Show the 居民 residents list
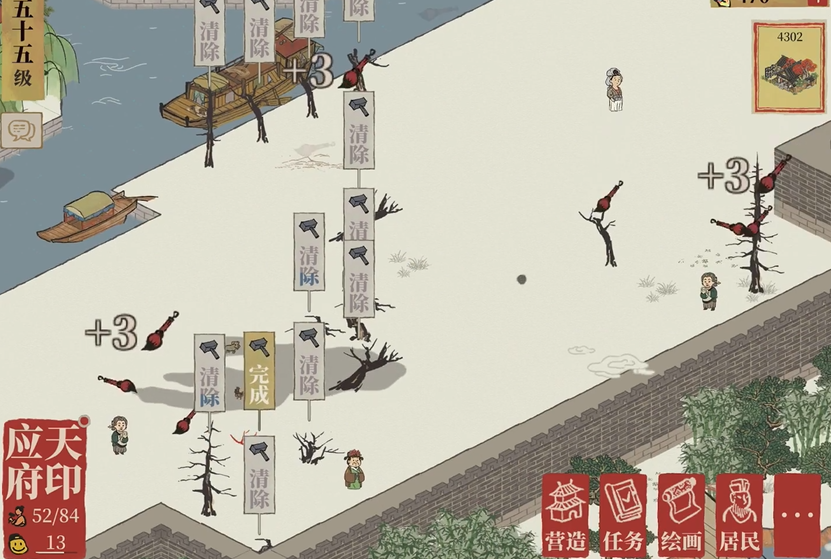 [740, 515]
